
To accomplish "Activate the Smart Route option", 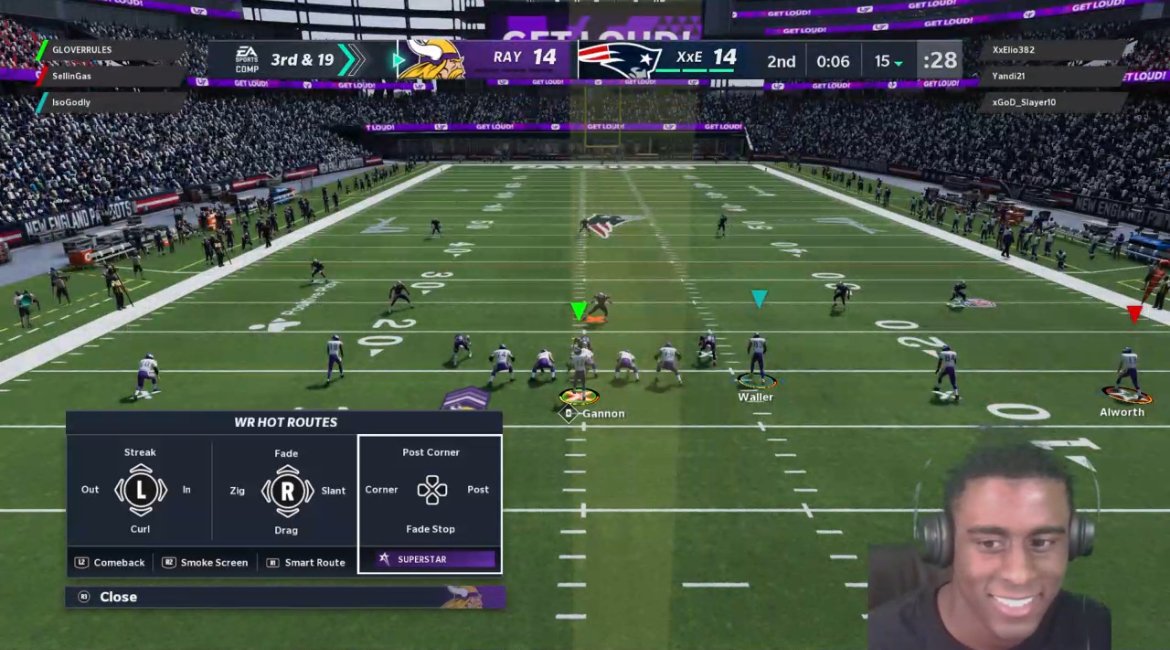I will pyautogui.click(x=306, y=563).
